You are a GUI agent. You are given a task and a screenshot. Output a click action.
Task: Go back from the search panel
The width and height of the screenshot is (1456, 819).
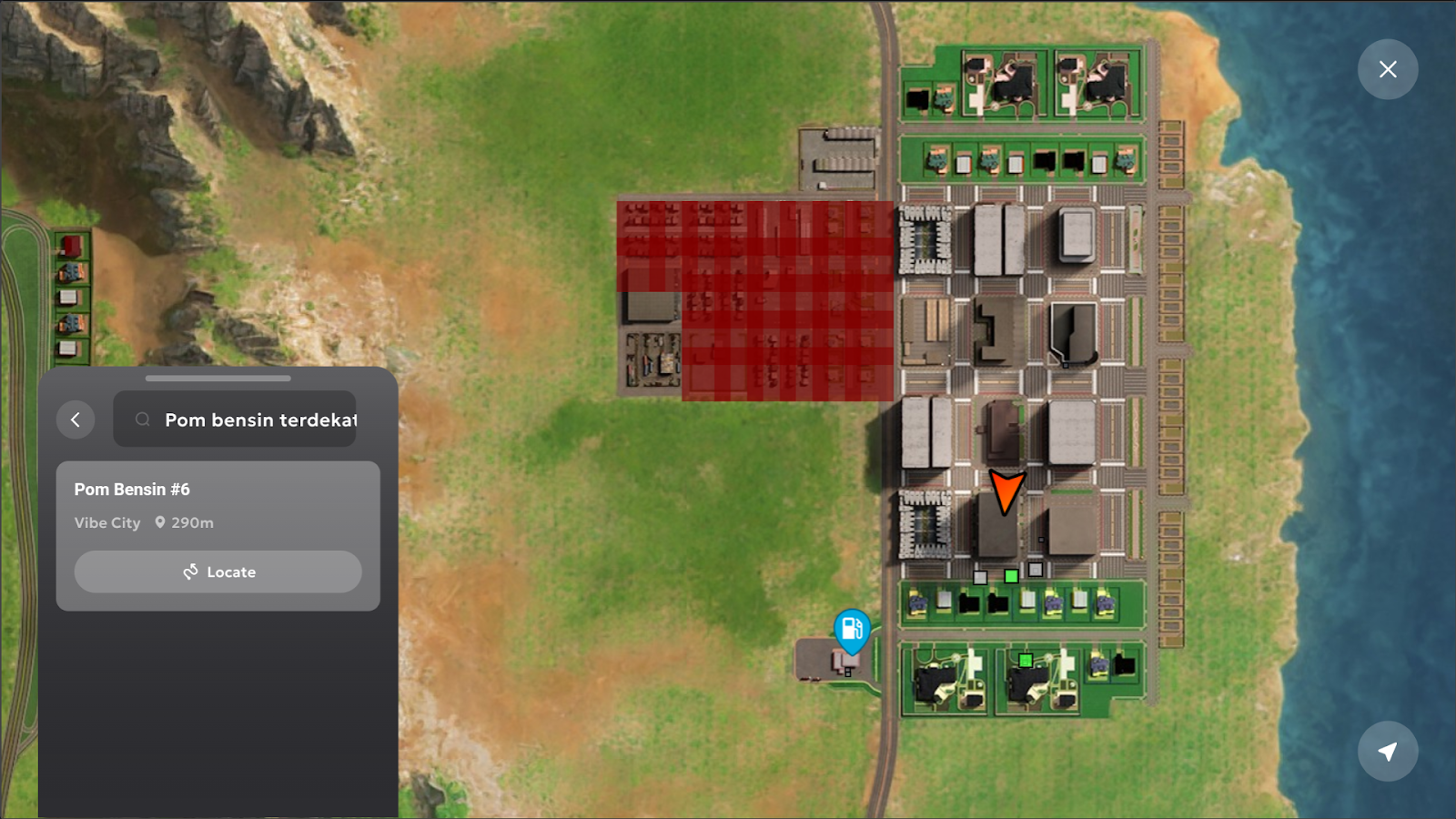pyautogui.click(x=76, y=420)
